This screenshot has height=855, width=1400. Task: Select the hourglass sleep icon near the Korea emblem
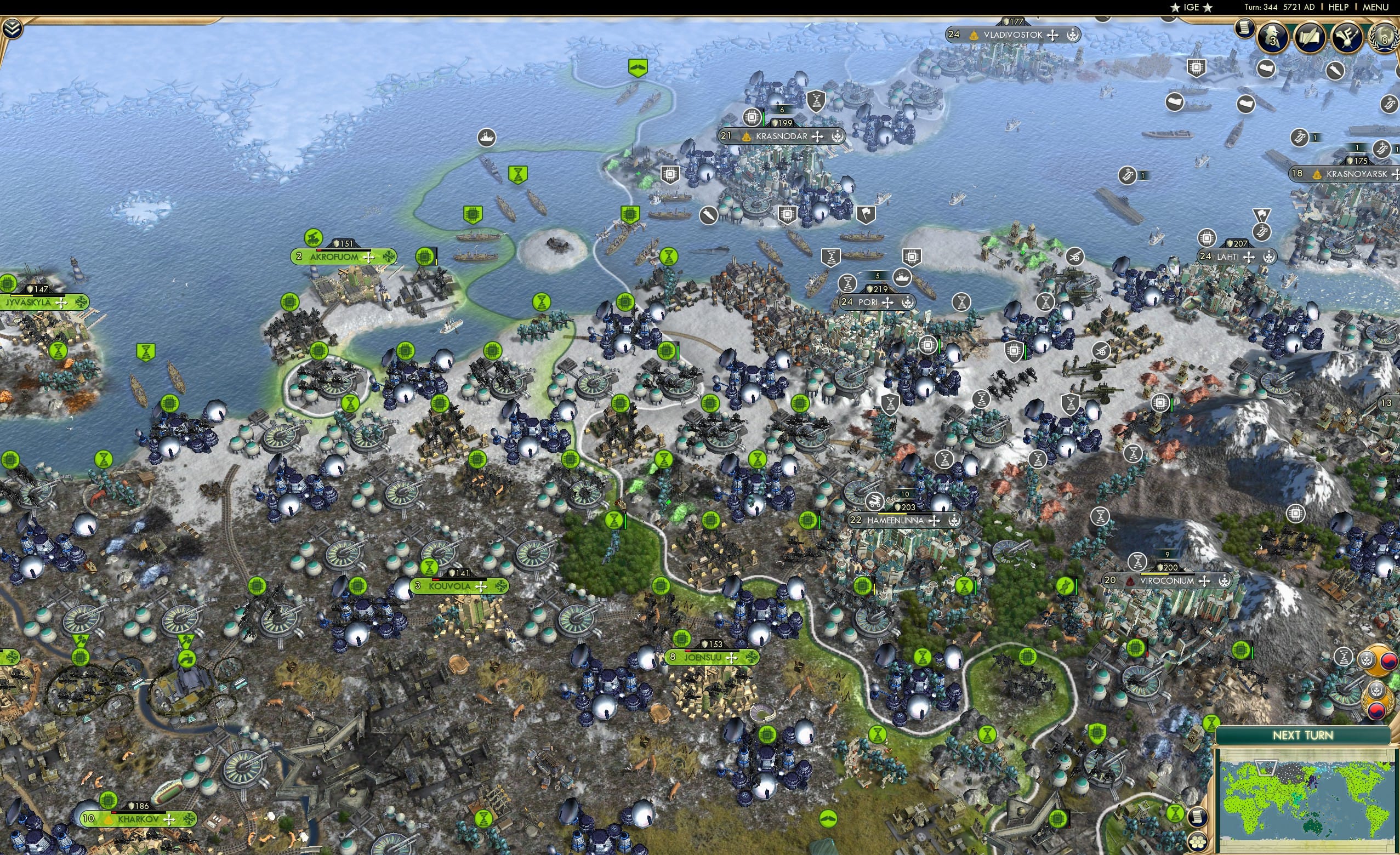pyautogui.click(x=1344, y=657)
